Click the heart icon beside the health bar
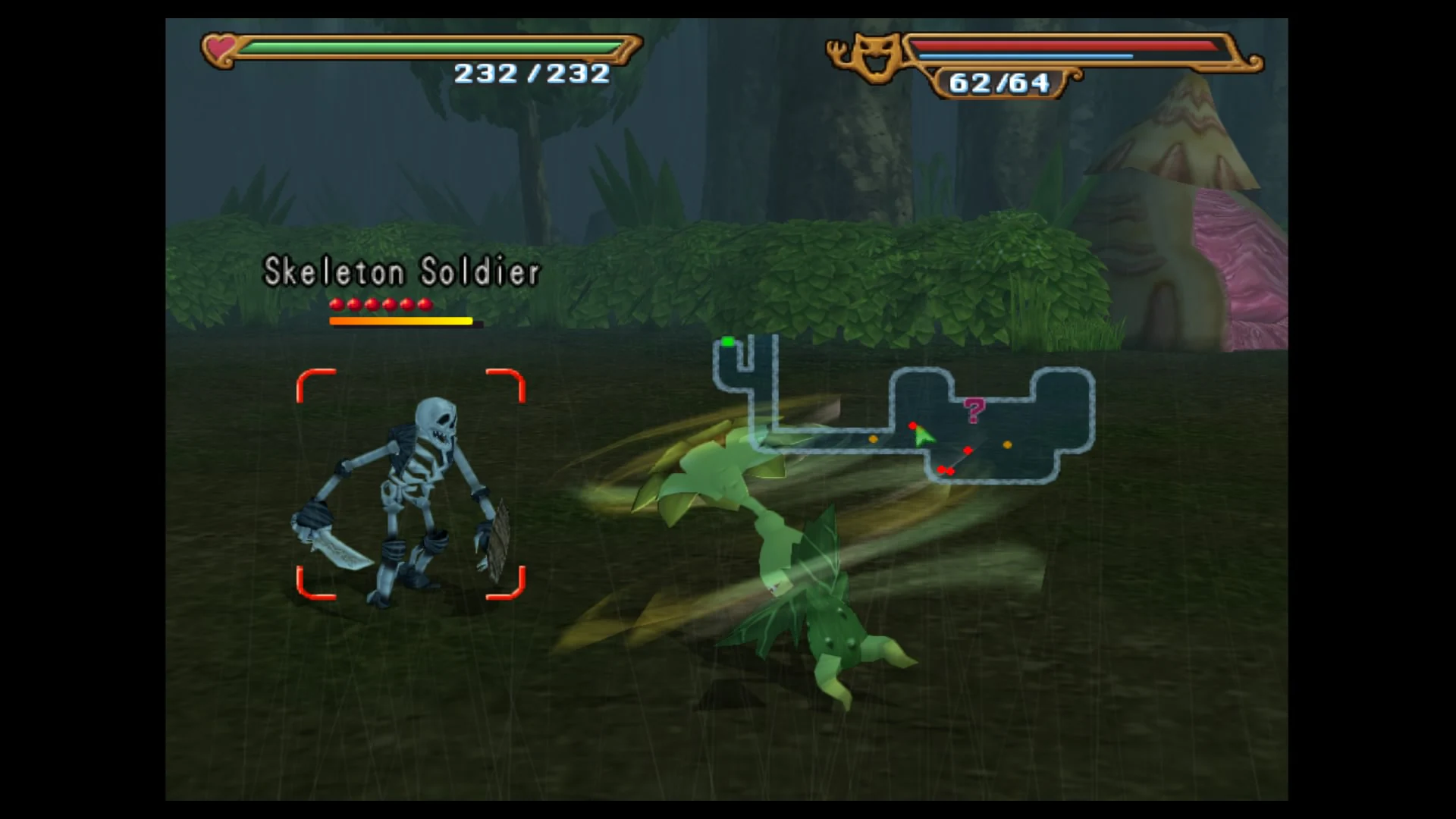This screenshot has height=819, width=1456. [220, 49]
